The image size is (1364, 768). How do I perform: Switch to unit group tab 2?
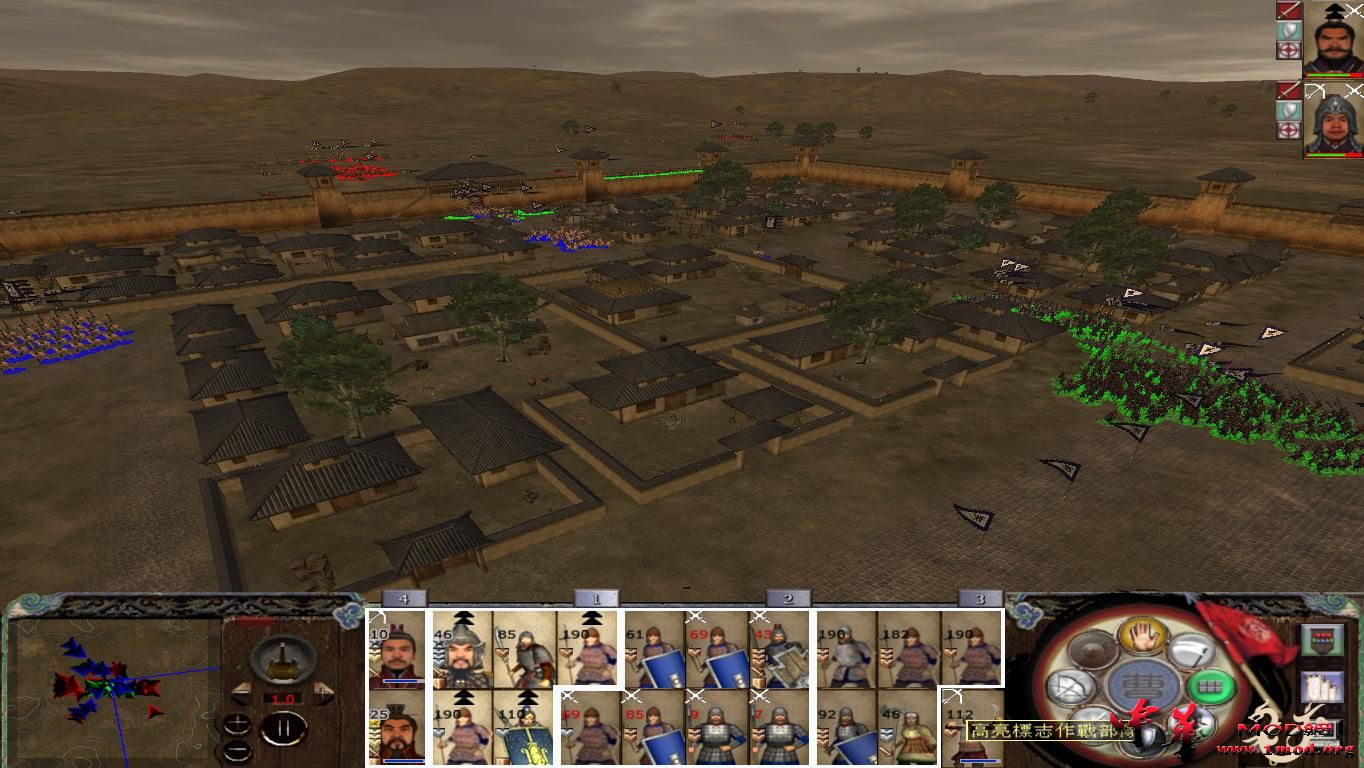789,598
